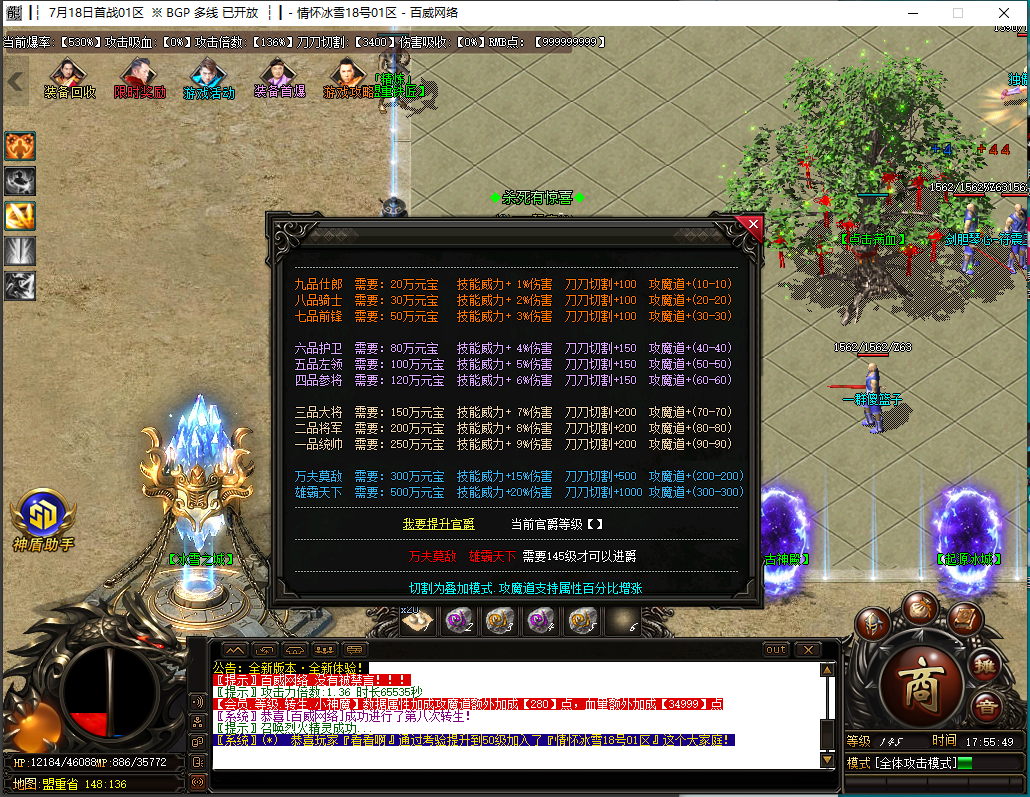The width and height of the screenshot is (1030, 797).
Task: Collapse the top menu with the left arrow
Action: tap(15, 81)
